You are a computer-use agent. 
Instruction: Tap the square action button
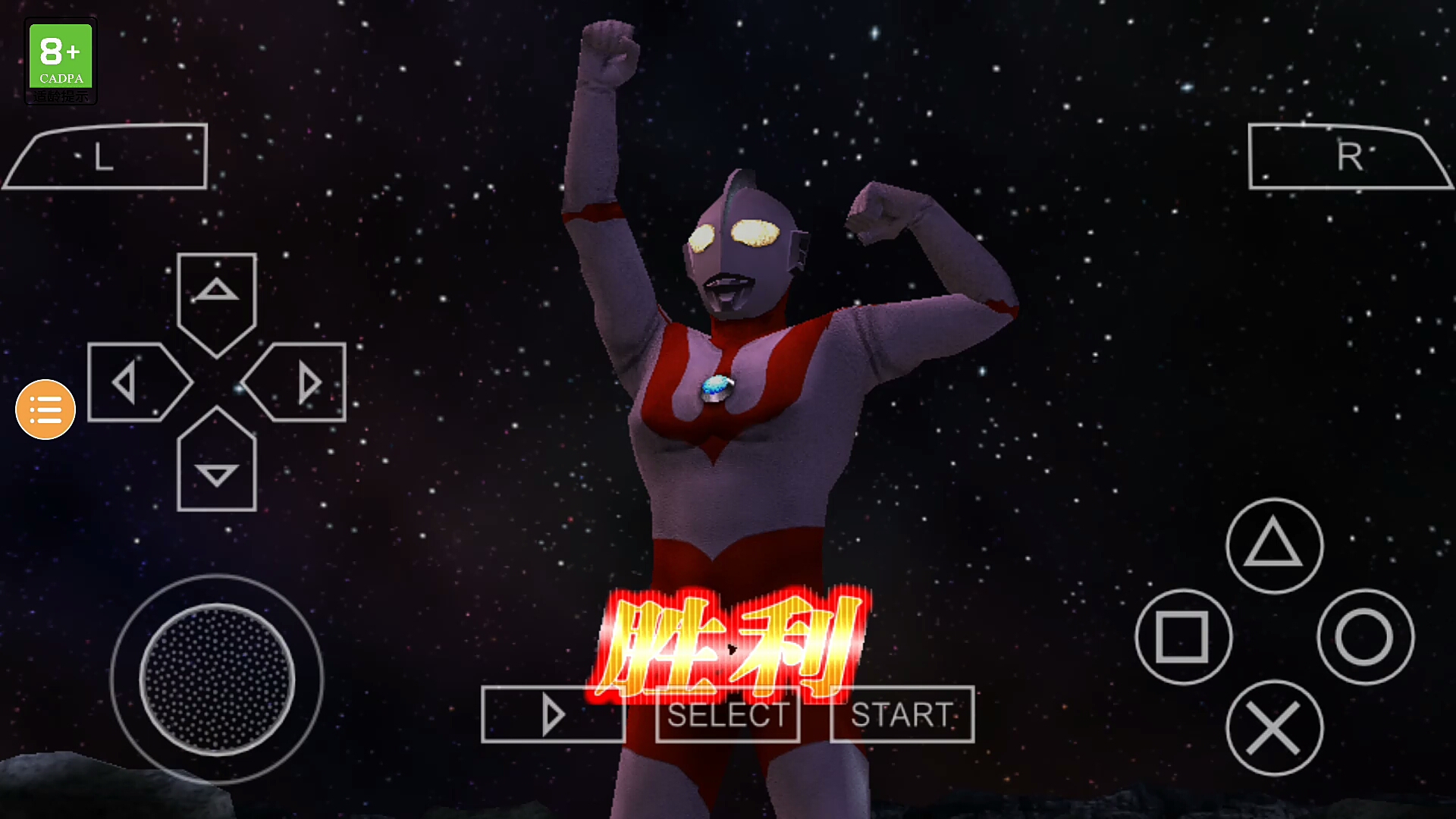click(1183, 637)
